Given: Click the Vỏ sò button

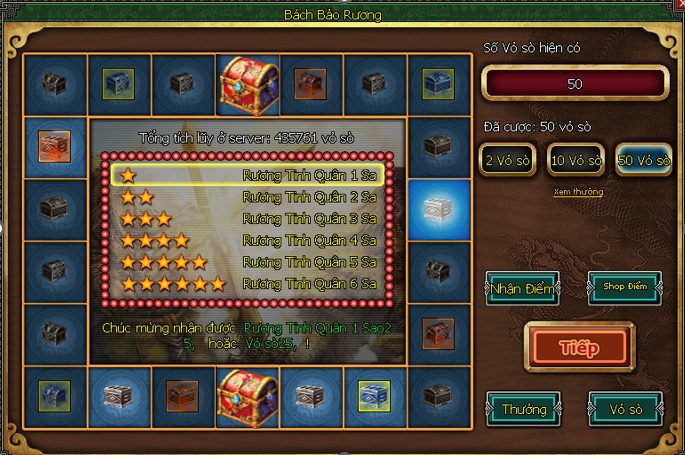Looking at the screenshot, I should pos(625,408).
